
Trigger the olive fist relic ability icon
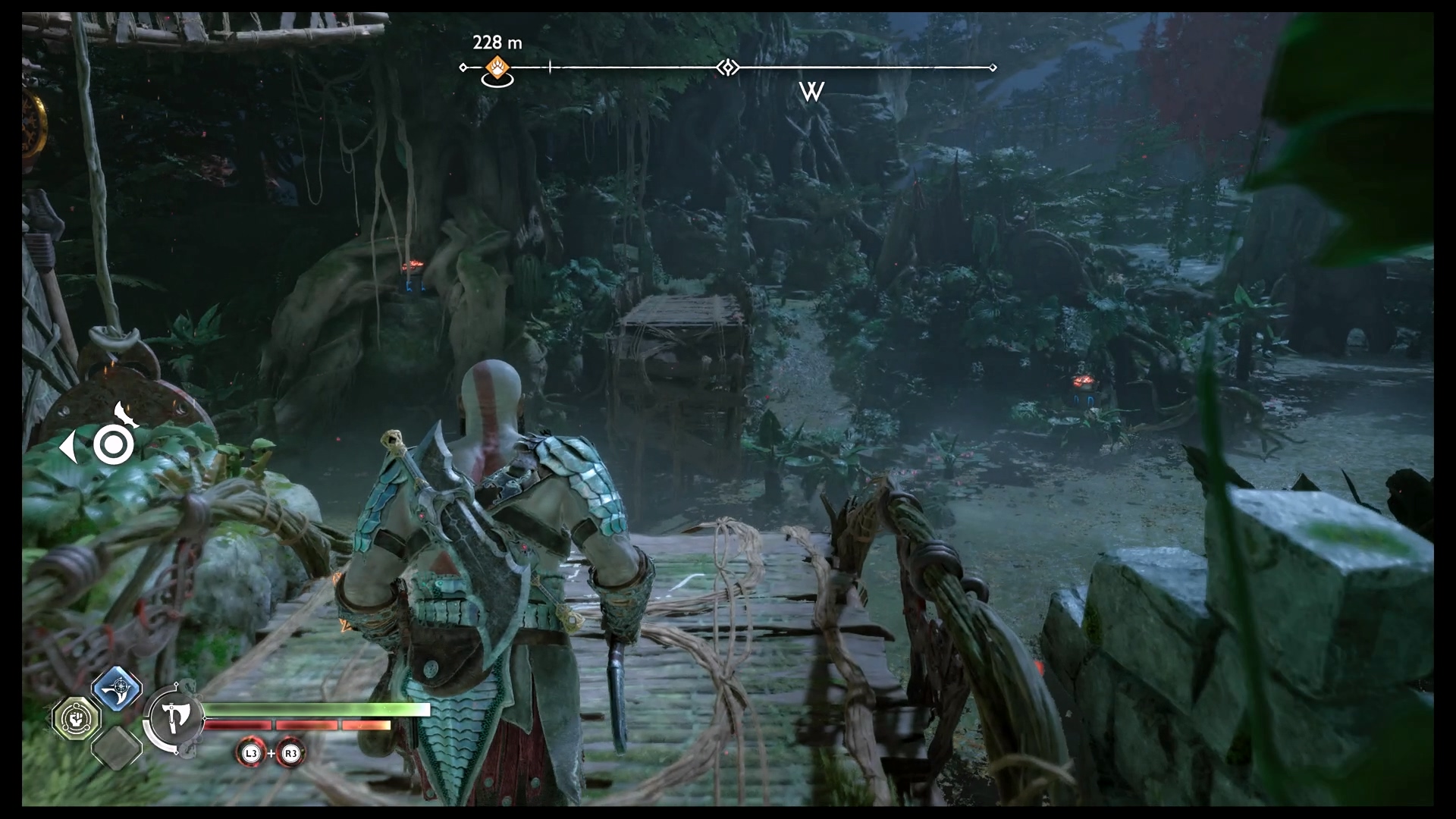click(77, 717)
